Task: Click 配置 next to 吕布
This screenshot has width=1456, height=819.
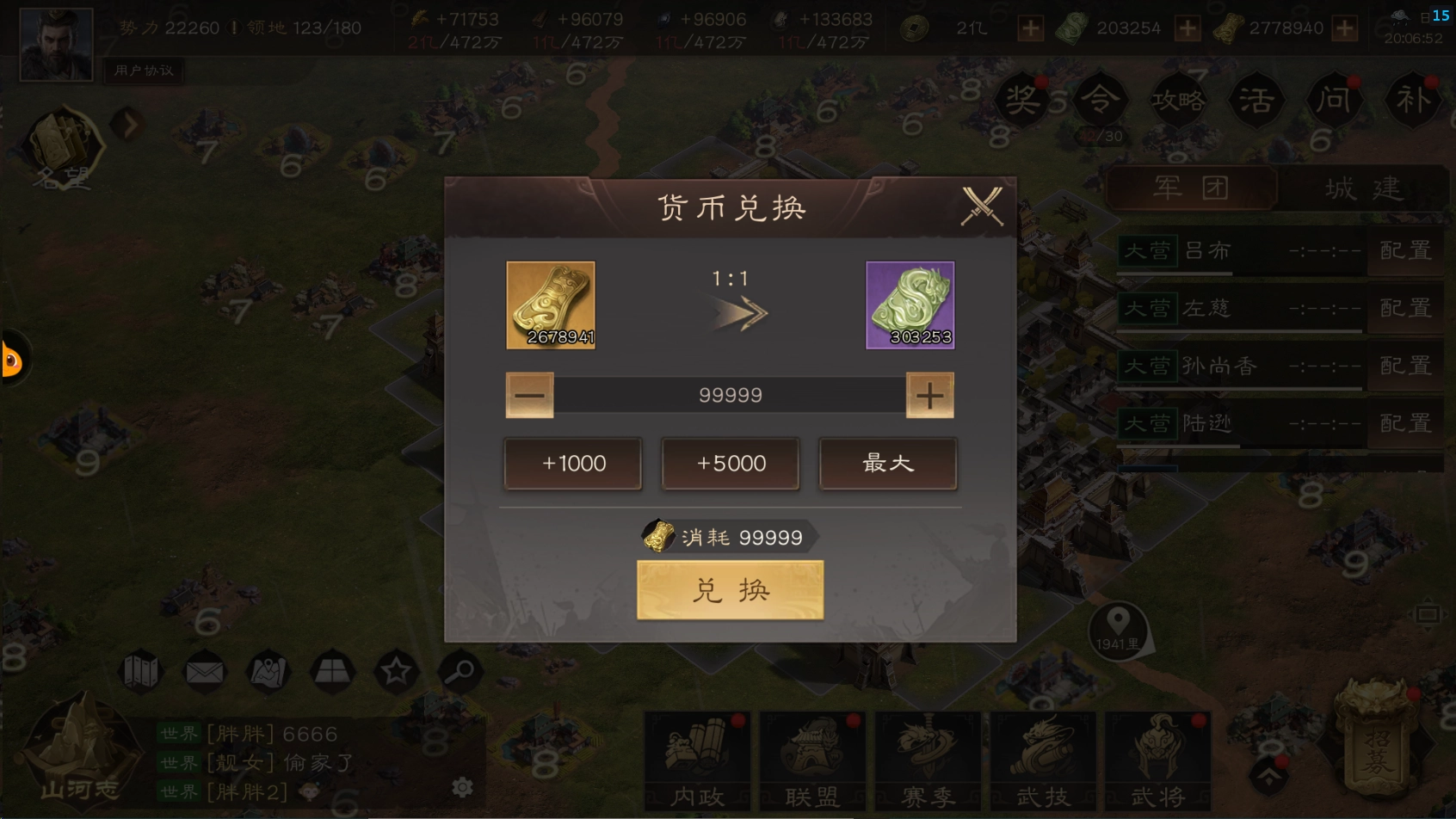Action: [x=1406, y=250]
